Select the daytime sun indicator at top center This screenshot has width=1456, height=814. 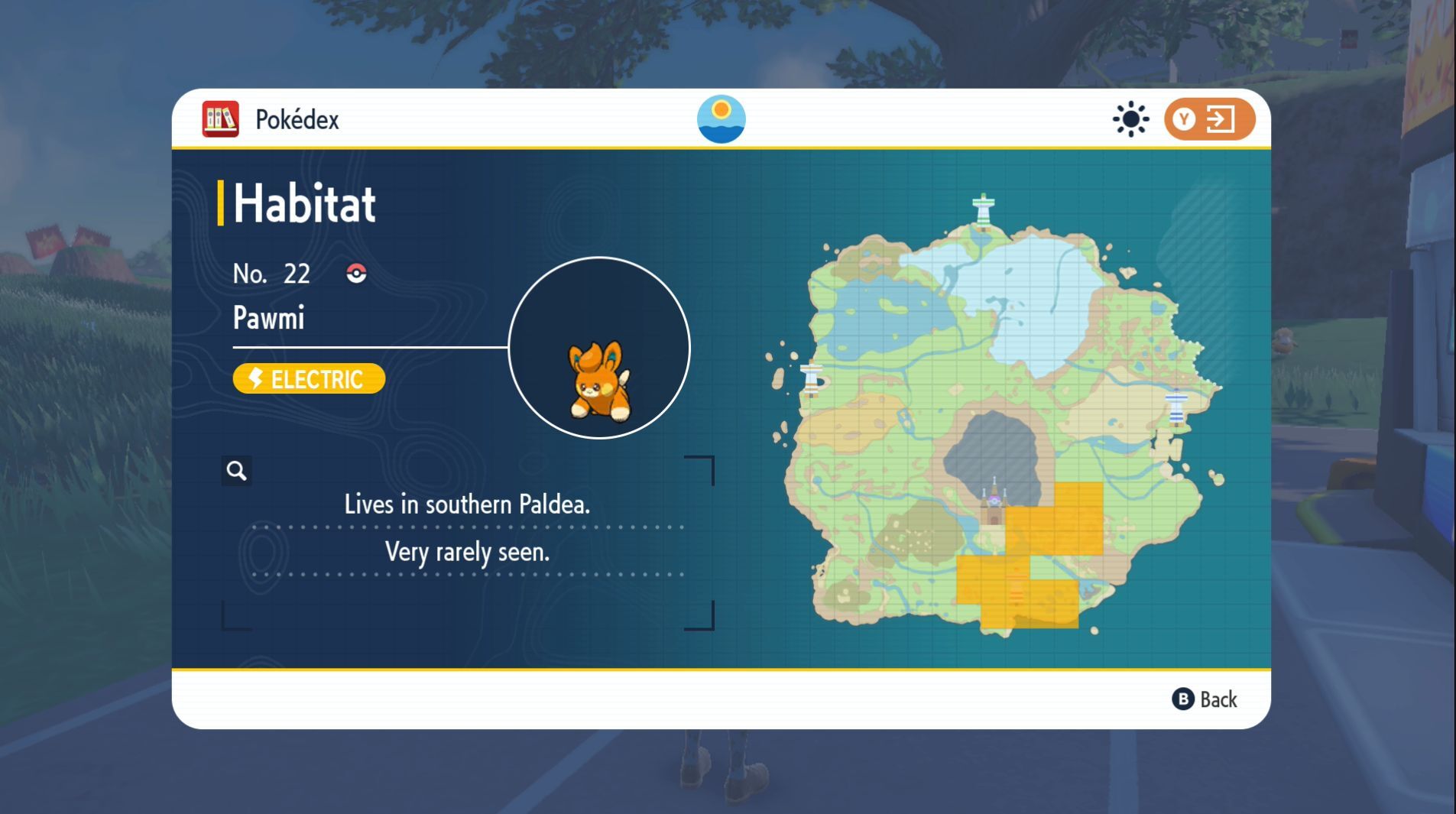pyautogui.click(x=722, y=119)
